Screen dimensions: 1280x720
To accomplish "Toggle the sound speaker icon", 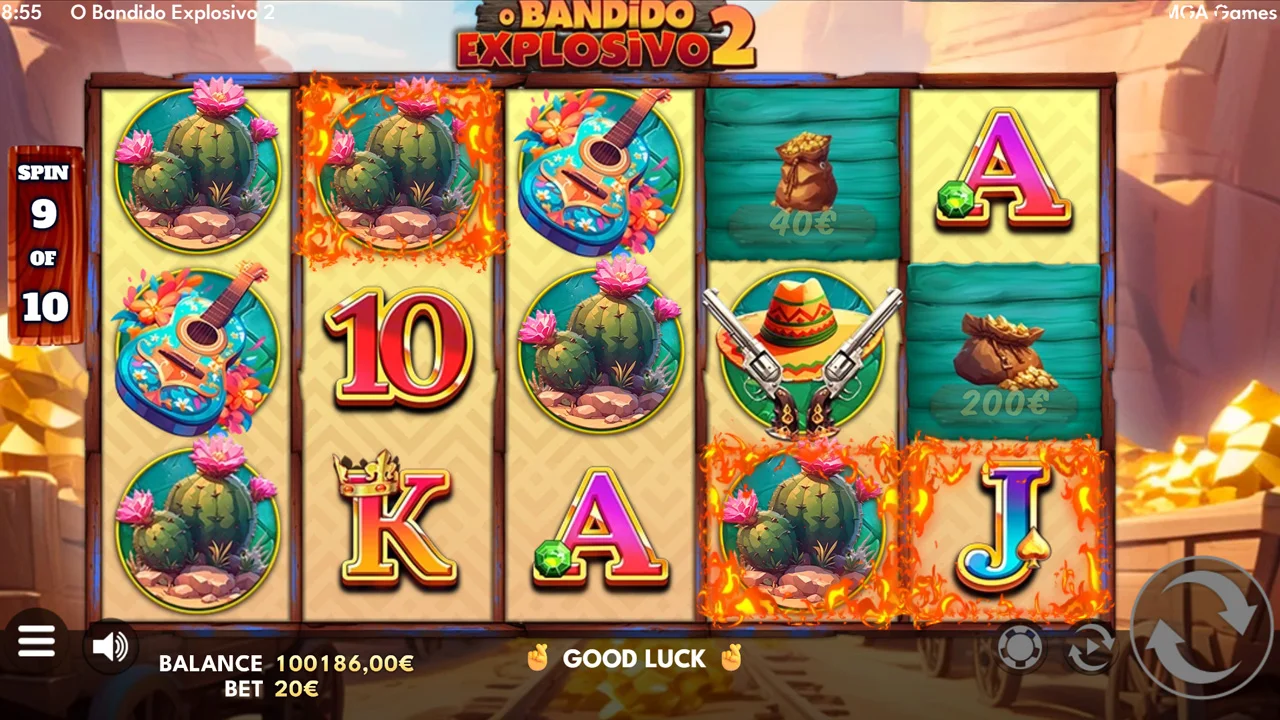I will [x=110, y=647].
